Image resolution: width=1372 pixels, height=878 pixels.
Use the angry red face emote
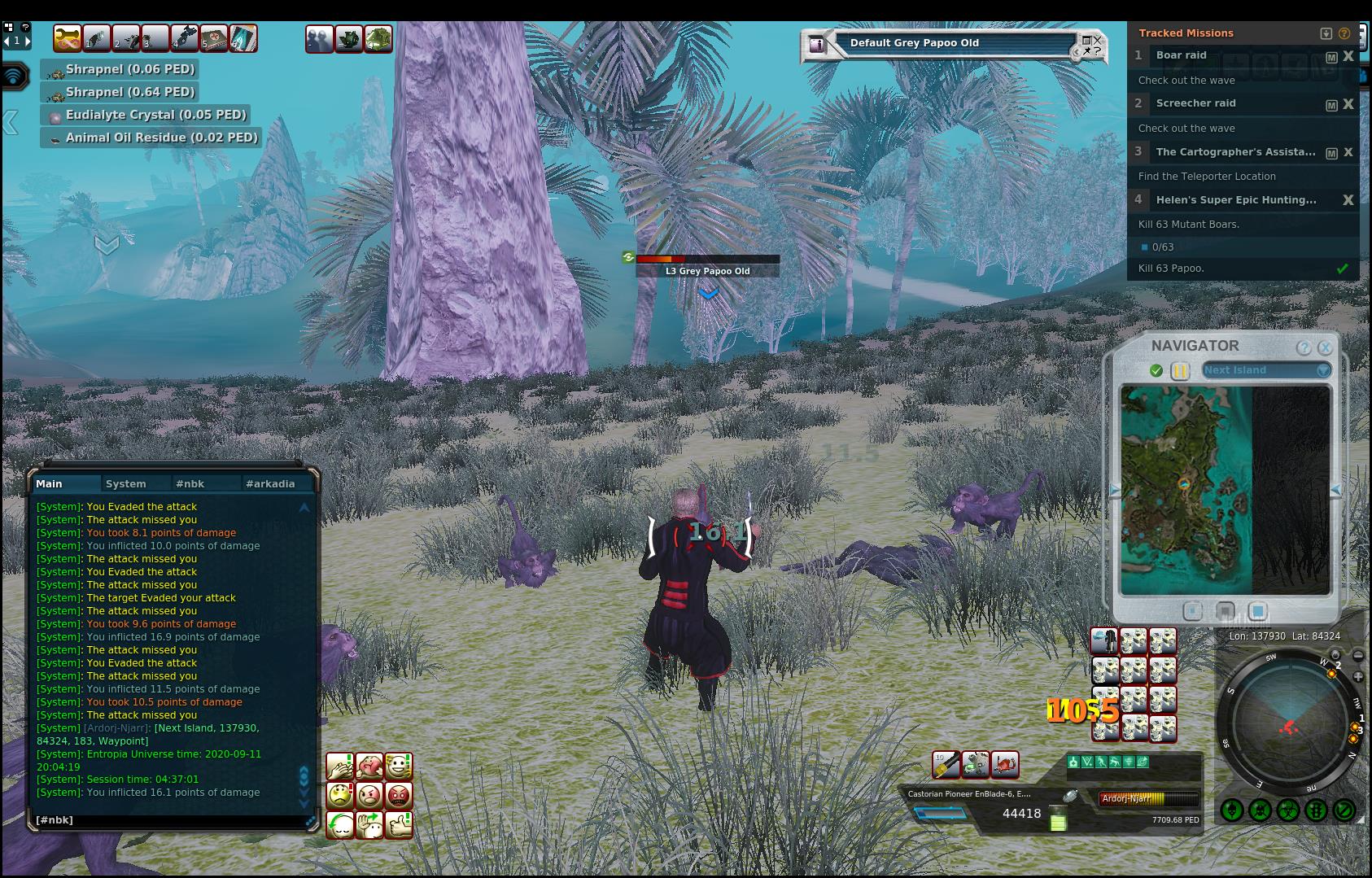399,795
